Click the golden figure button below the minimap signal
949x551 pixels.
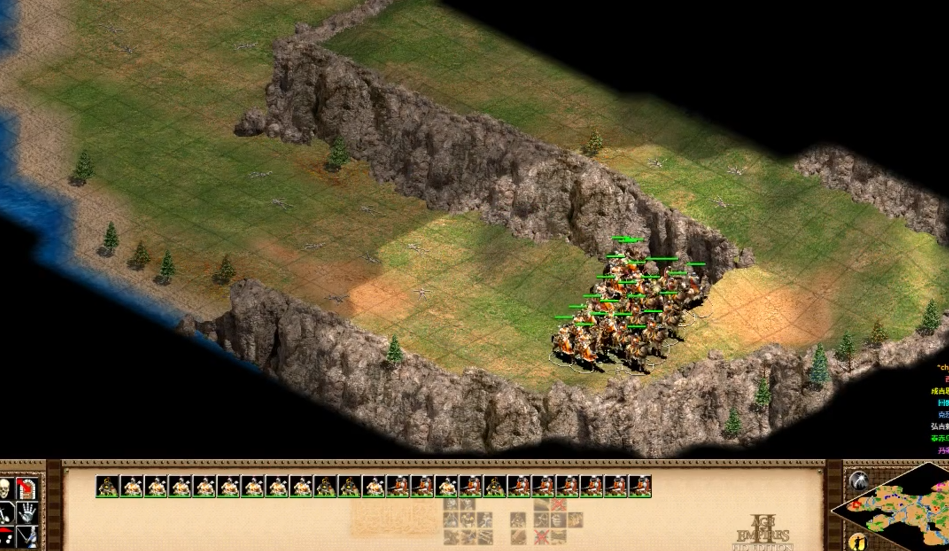tap(856, 541)
